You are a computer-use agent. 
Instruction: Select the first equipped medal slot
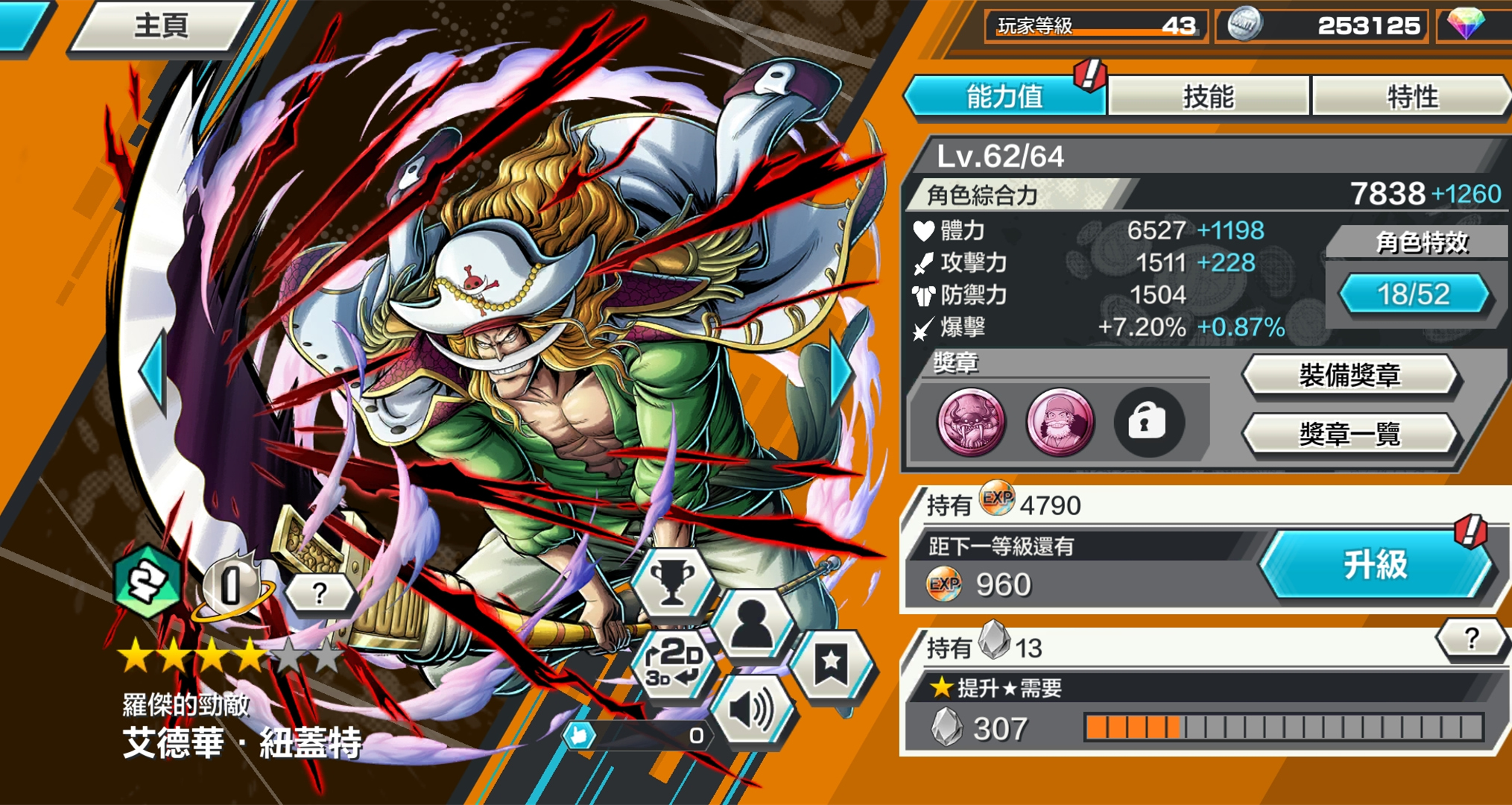point(971,422)
